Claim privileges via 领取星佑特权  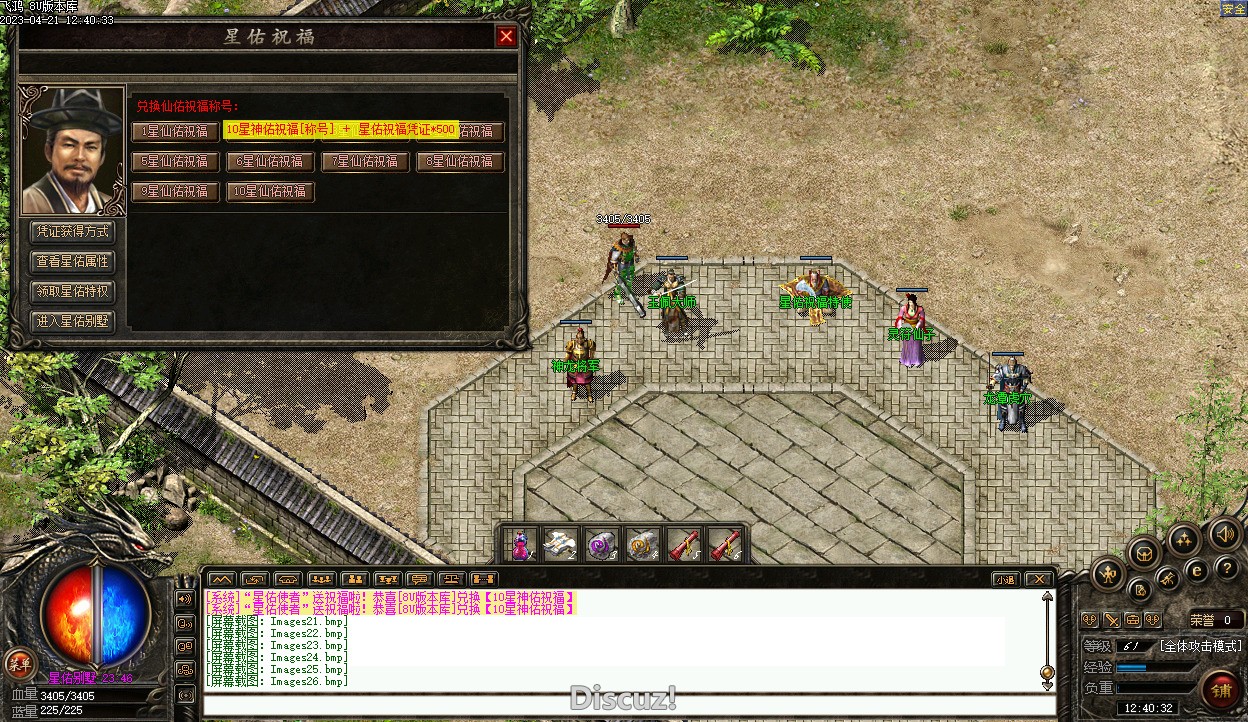pyautogui.click(x=73, y=292)
